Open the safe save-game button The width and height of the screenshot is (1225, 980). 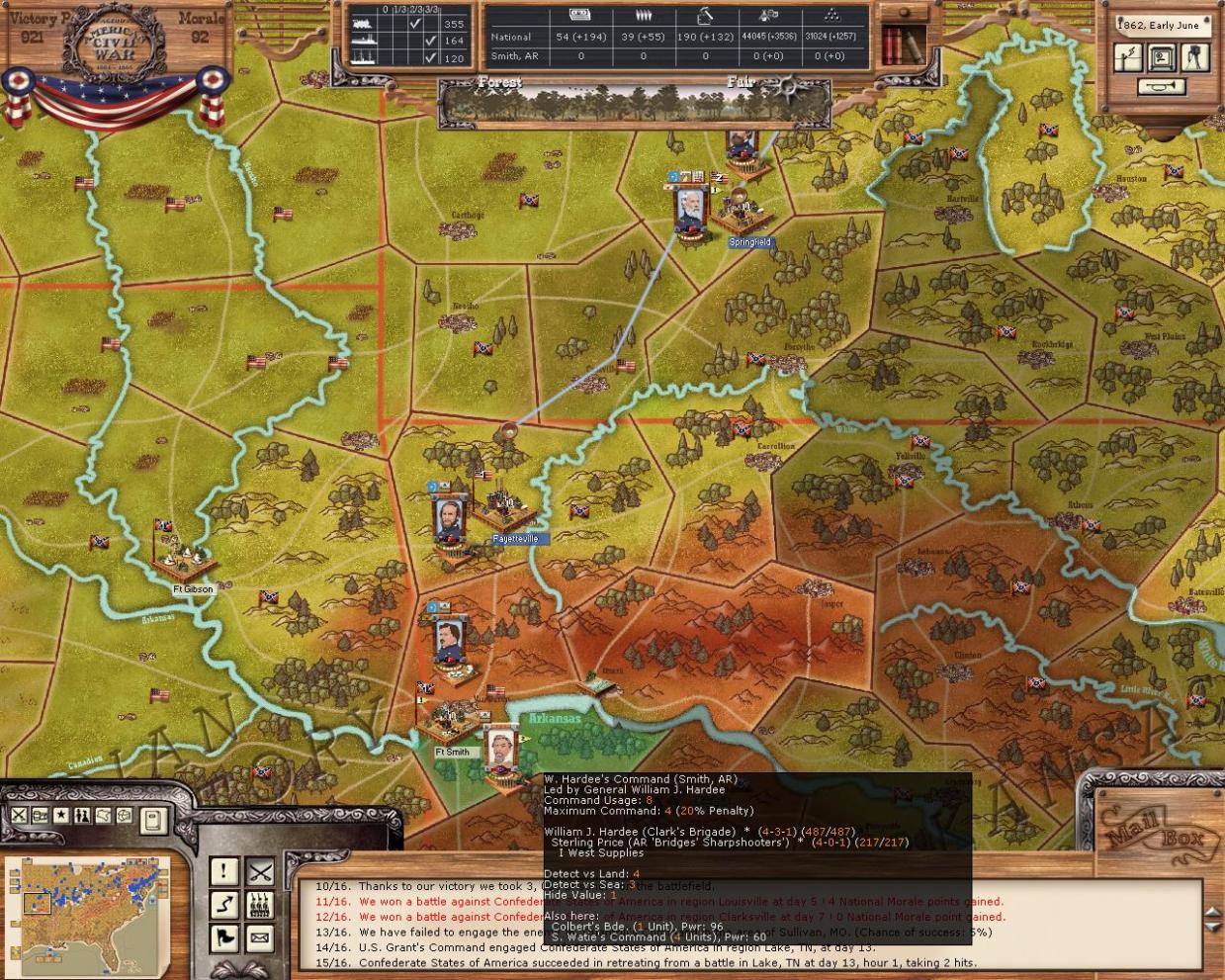(1162, 58)
